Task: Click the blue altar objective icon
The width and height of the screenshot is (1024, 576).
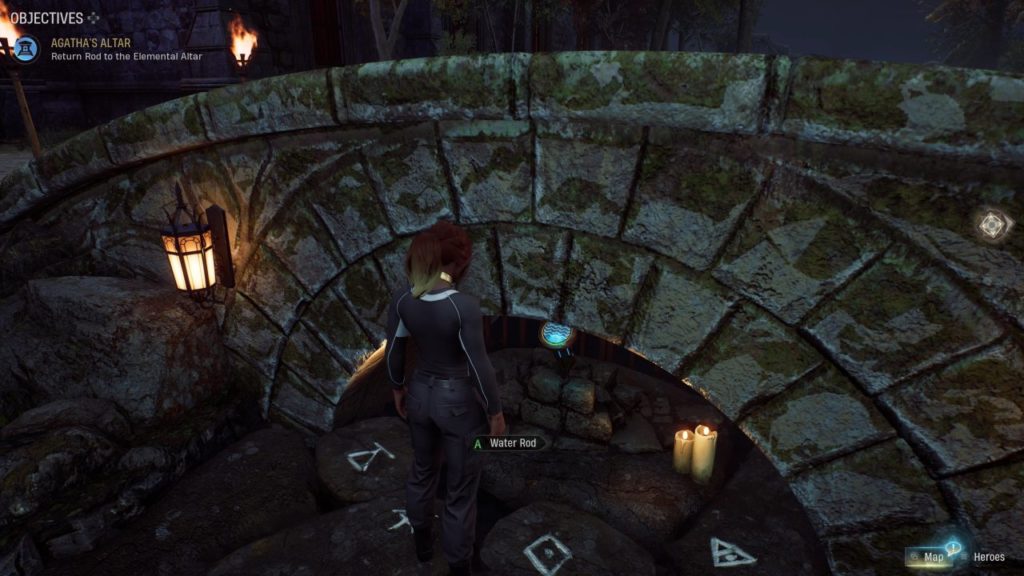Action: point(27,48)
